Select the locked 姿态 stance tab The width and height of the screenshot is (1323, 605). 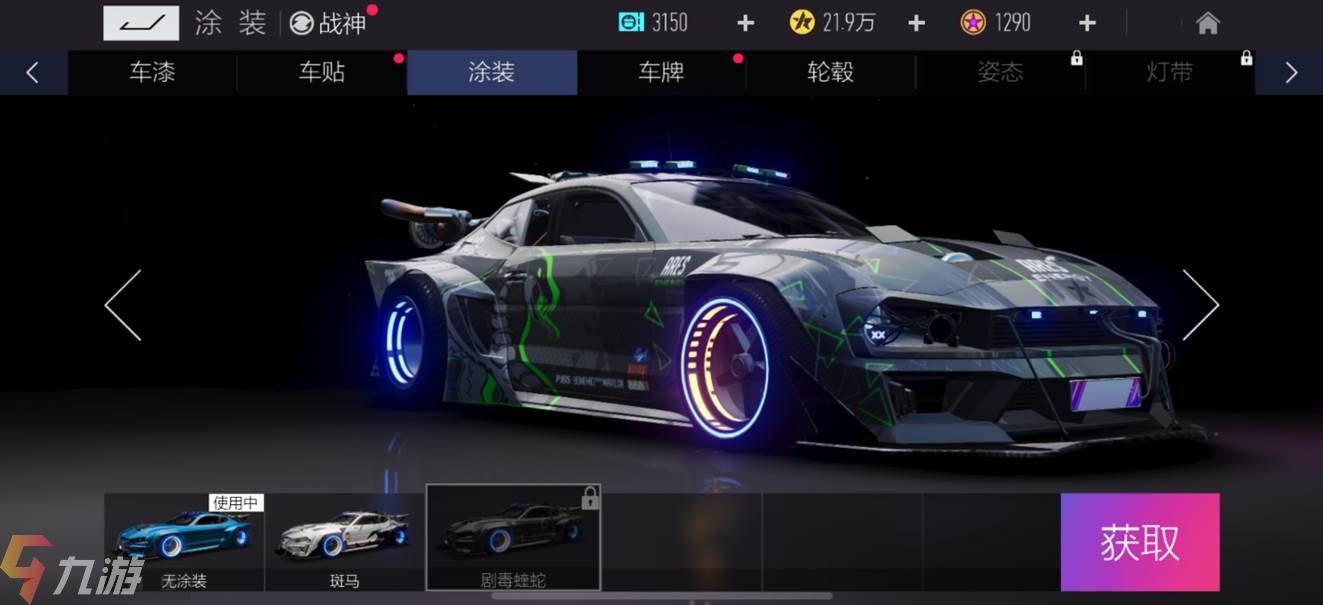tap(1000, 72)
